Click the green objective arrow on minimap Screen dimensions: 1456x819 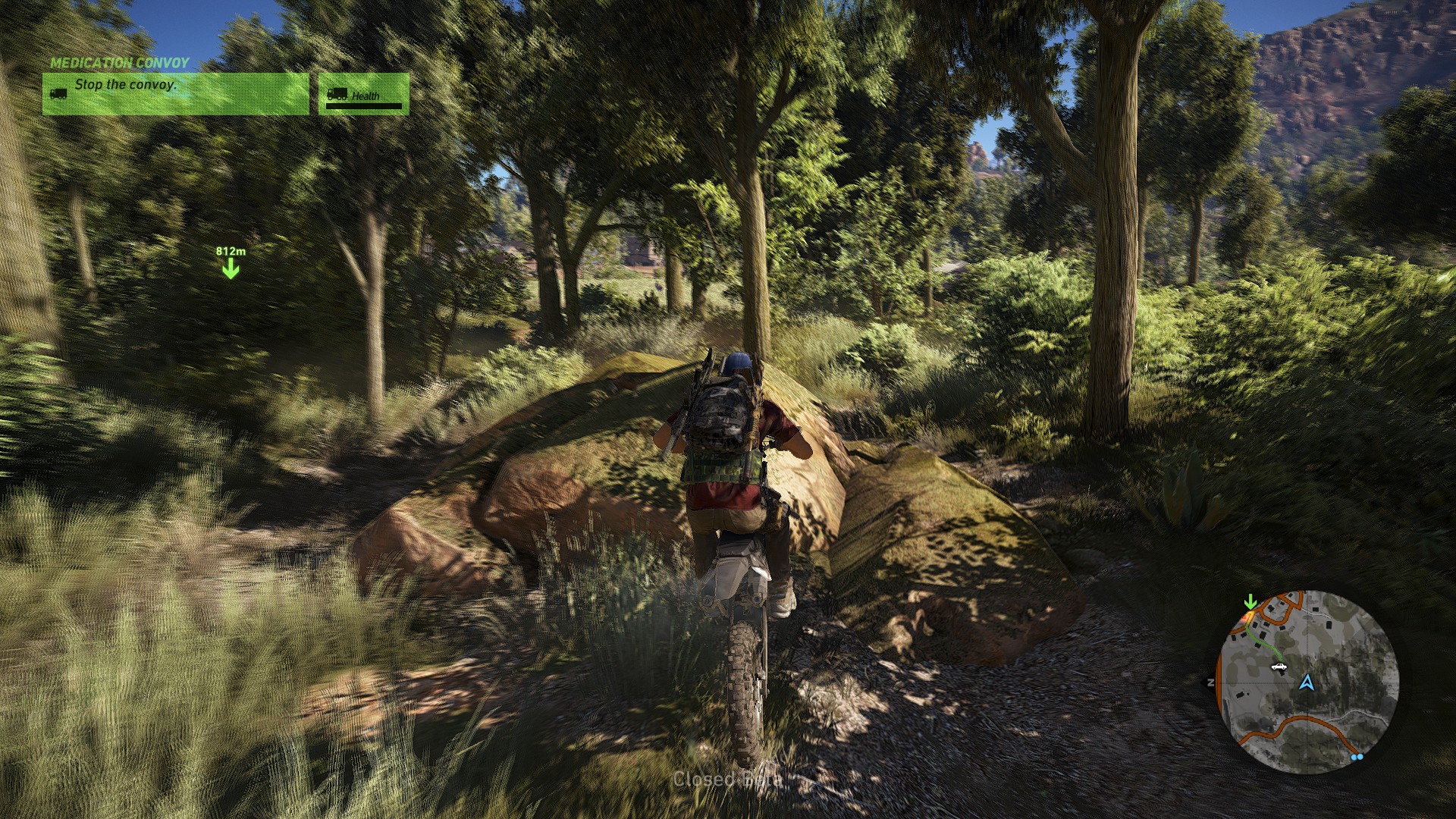[1250, 603]
